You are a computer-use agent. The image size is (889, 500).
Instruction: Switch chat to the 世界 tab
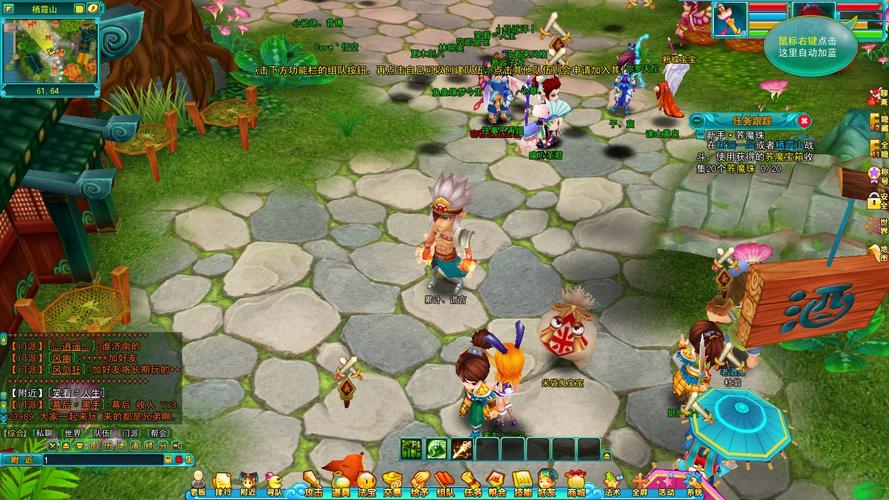click(72, 433)
